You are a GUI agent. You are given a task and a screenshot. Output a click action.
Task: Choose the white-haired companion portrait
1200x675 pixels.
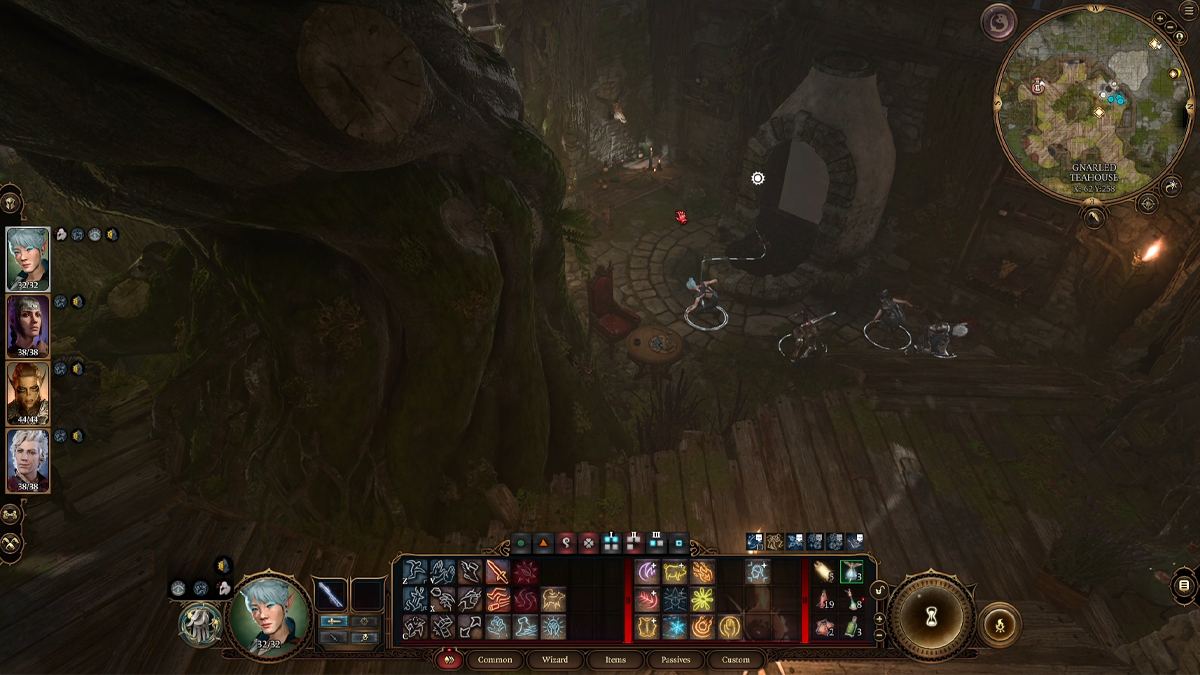click(x=28, y=460)
